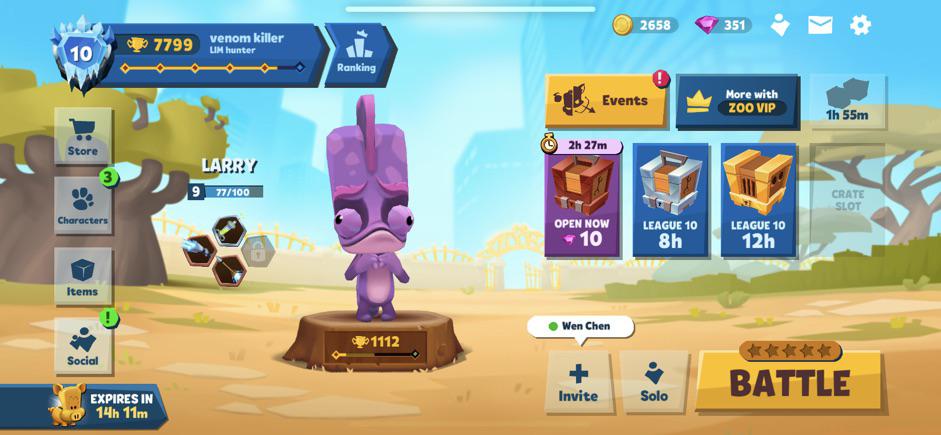941x435 pixels.
Task: Open the Social menu
Action: 82,346
